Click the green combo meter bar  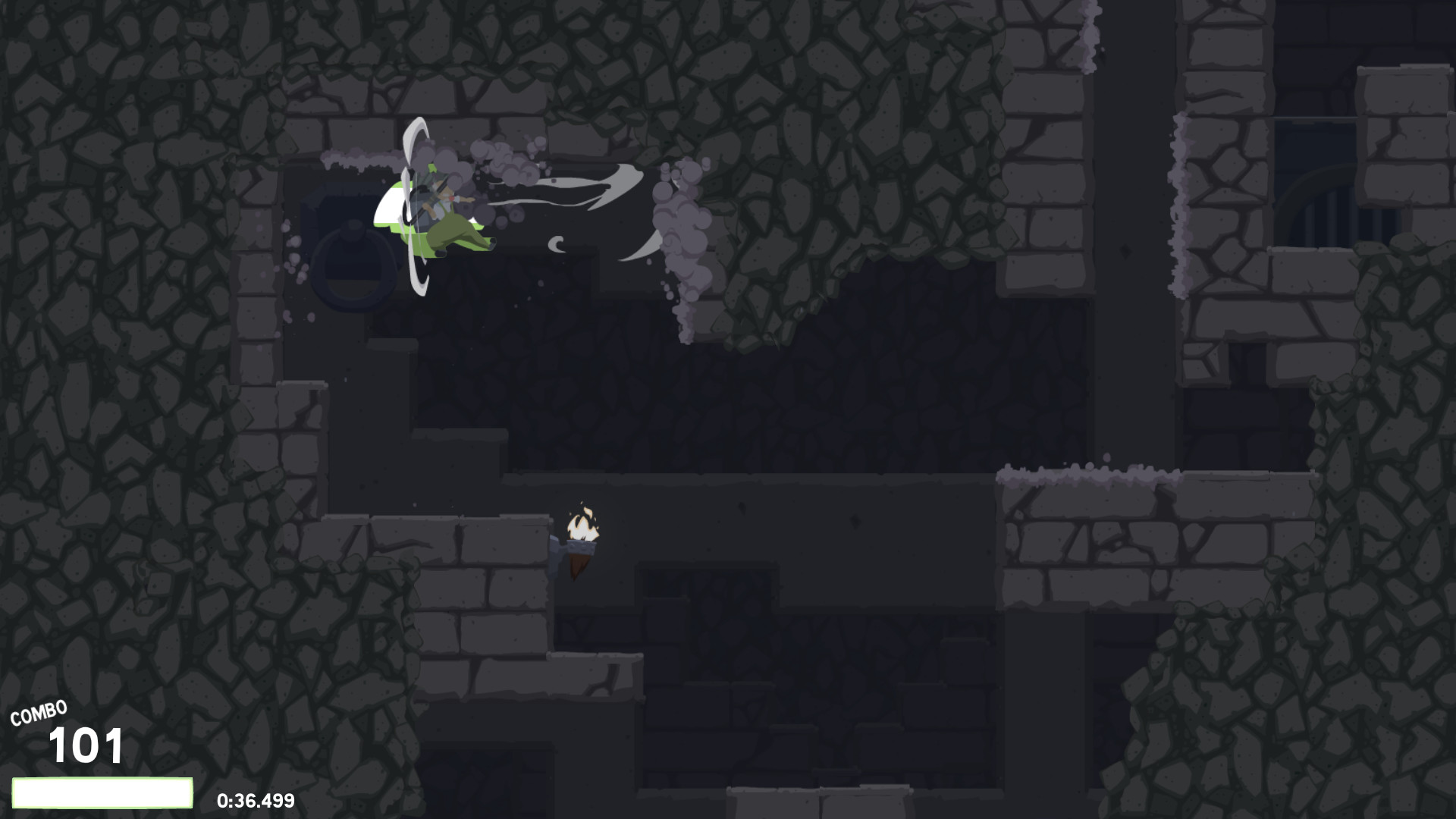tap(102, 792)
